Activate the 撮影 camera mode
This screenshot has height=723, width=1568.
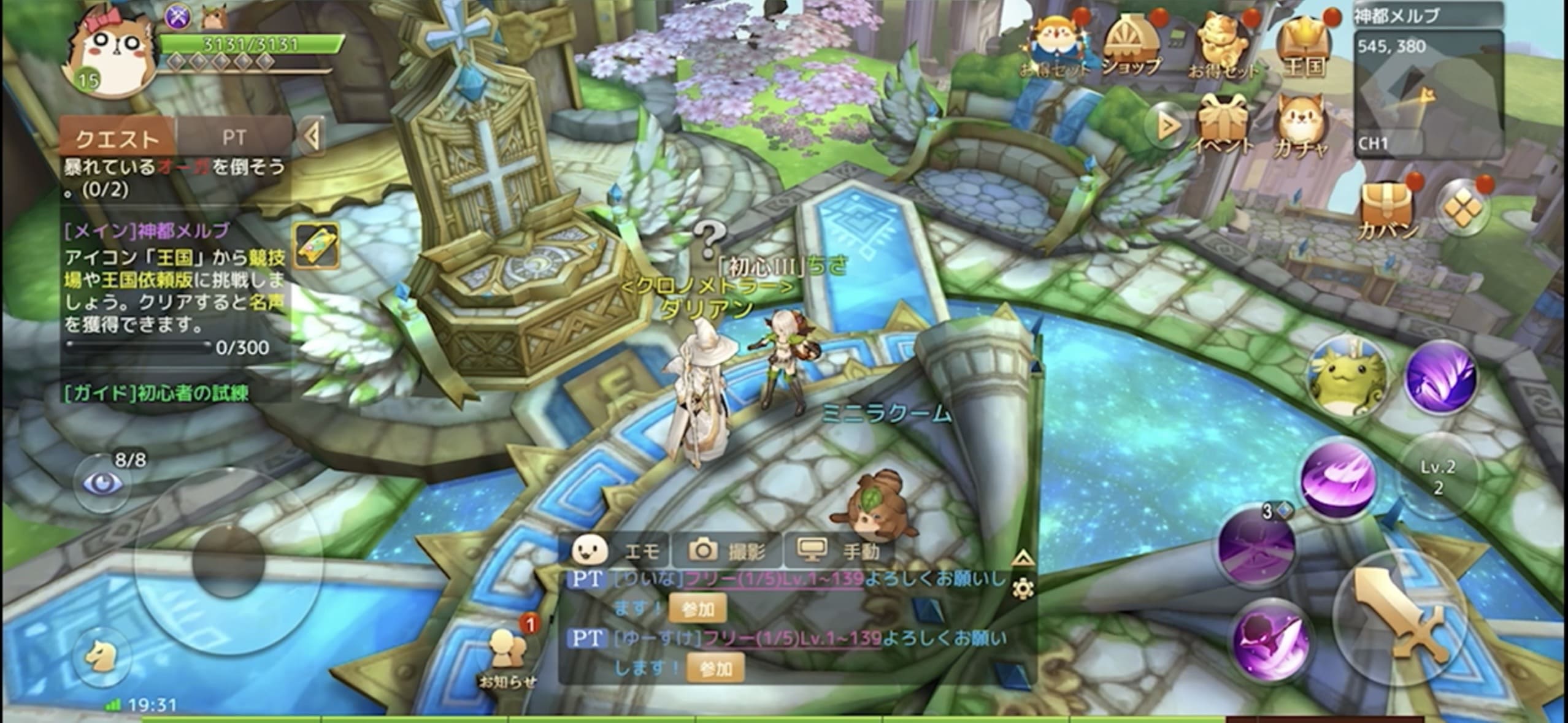728,551
